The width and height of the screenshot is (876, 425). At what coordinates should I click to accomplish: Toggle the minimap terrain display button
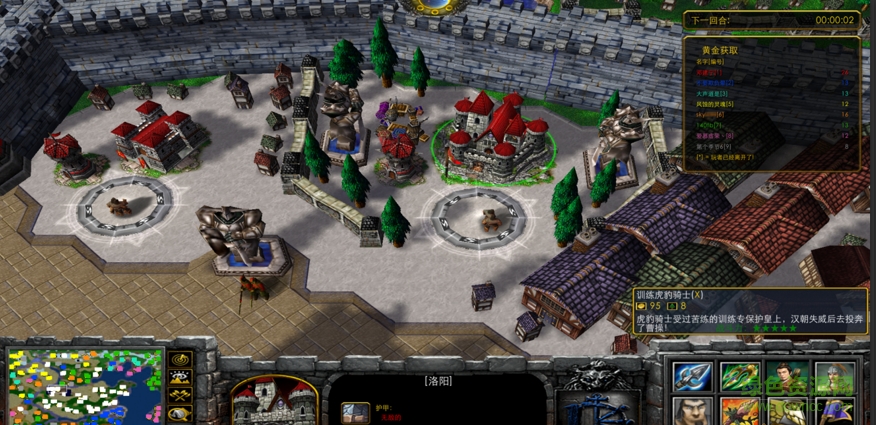click(x=181, y=378)
